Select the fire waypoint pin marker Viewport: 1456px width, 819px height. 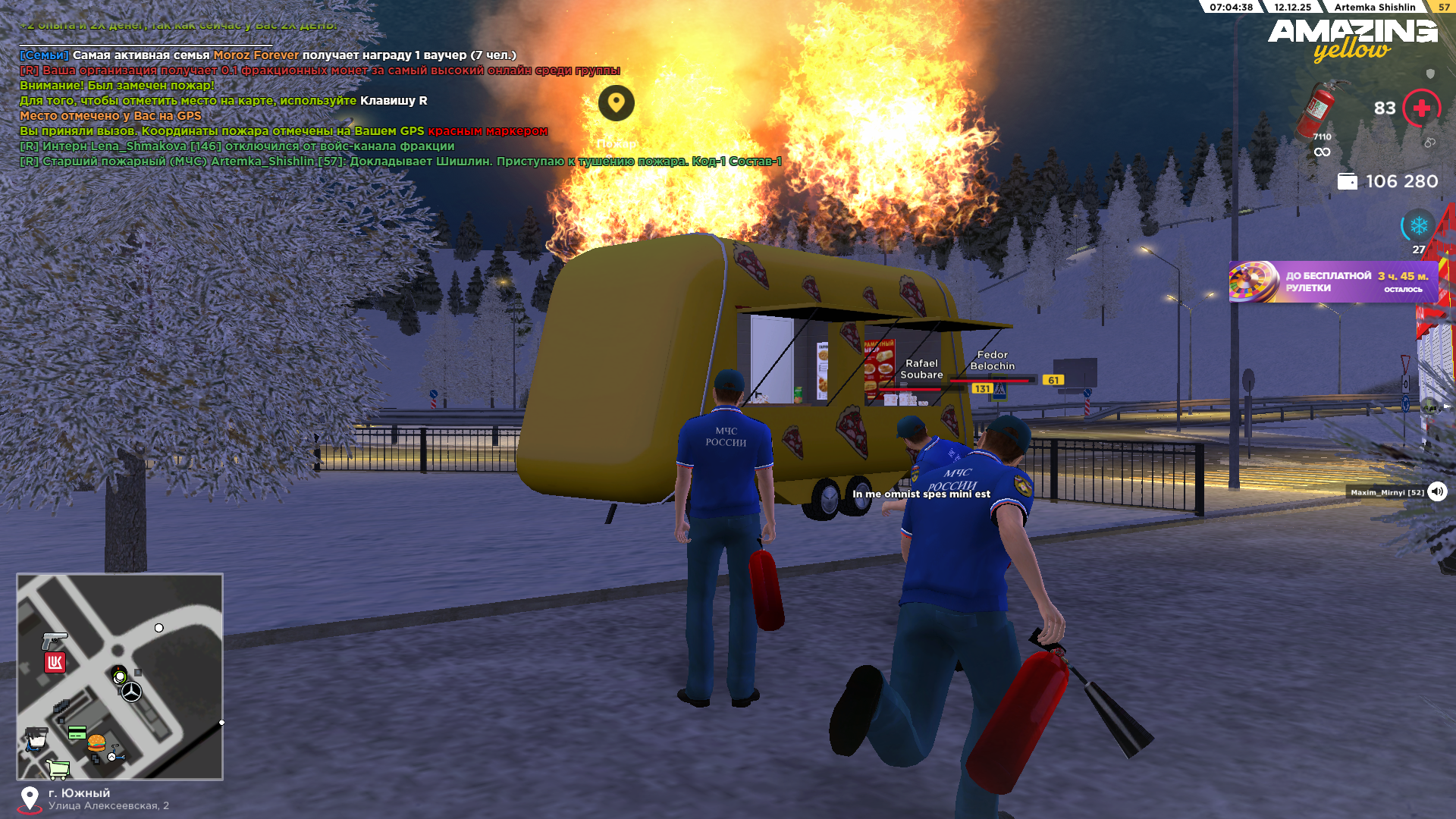[616, 103]
